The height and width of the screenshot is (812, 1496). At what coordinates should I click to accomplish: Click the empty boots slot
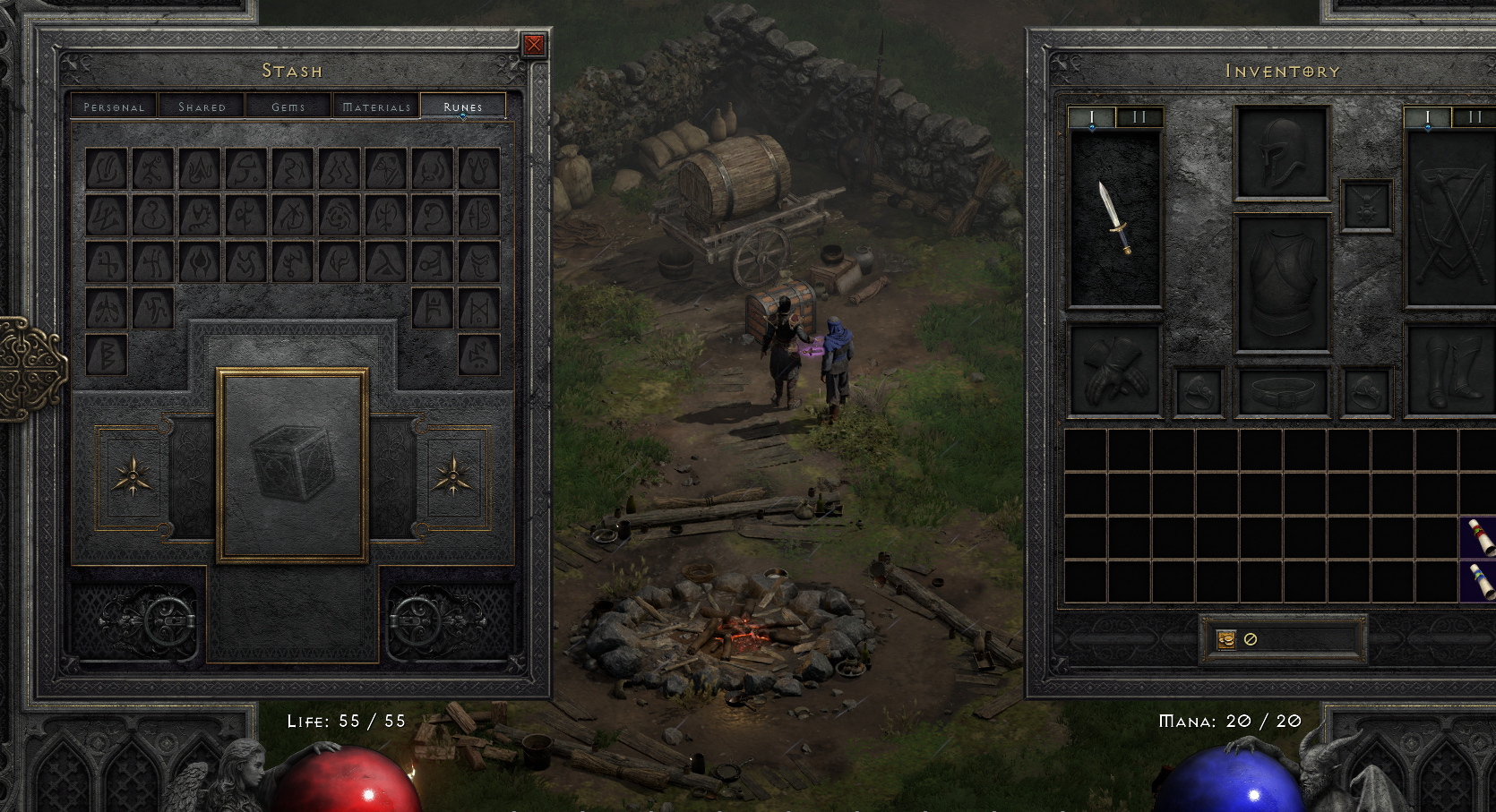click(1449, 371)
